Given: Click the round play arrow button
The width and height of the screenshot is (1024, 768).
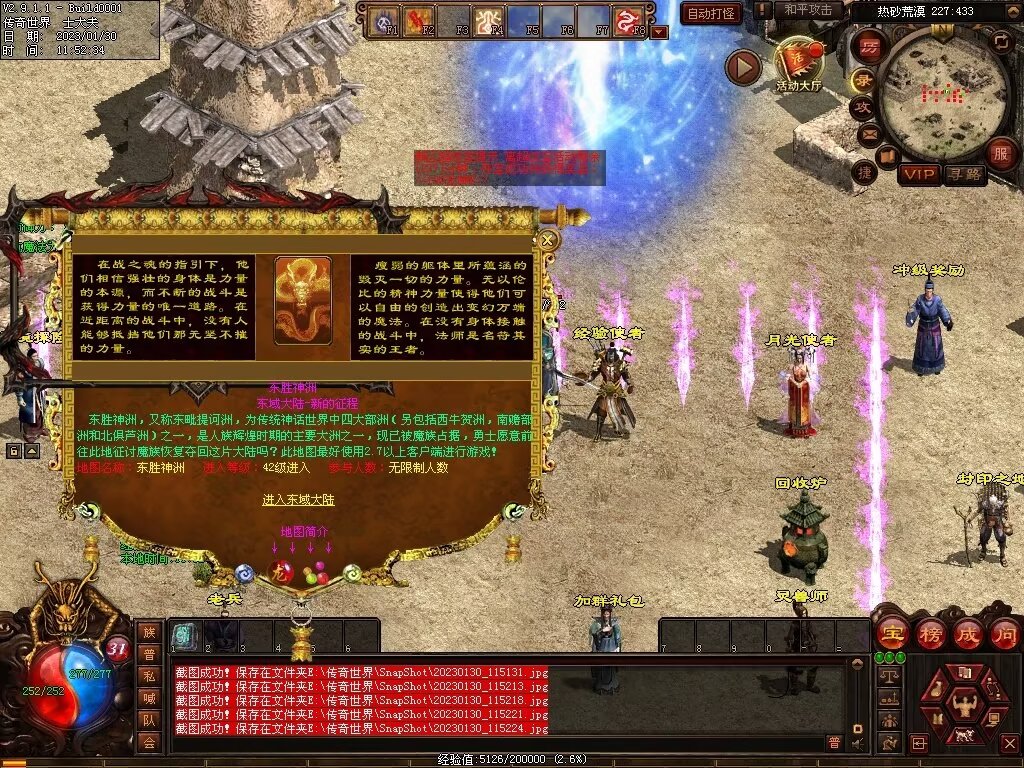Looking at the screenshot, I should (x=743, y=67).
